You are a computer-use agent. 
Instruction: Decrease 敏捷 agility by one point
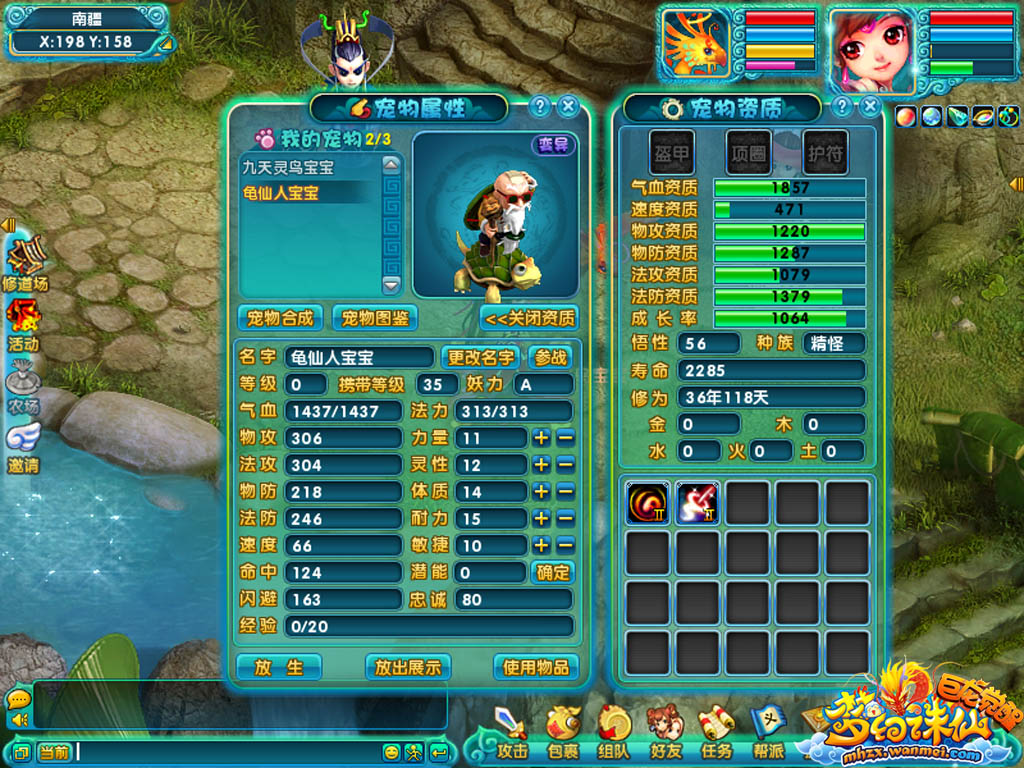click(565, 545)
